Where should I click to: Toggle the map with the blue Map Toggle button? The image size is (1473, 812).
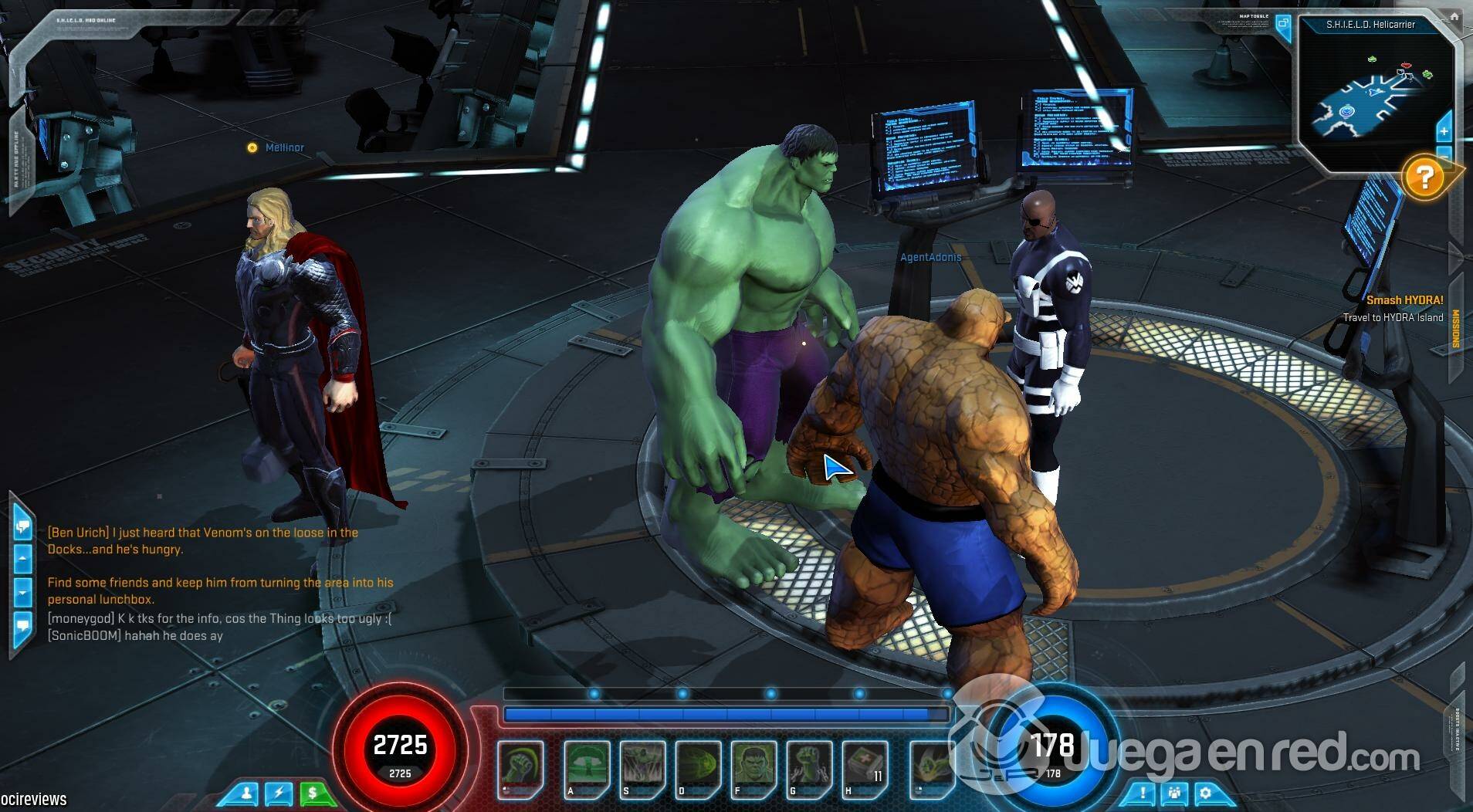coord(1283,23)
